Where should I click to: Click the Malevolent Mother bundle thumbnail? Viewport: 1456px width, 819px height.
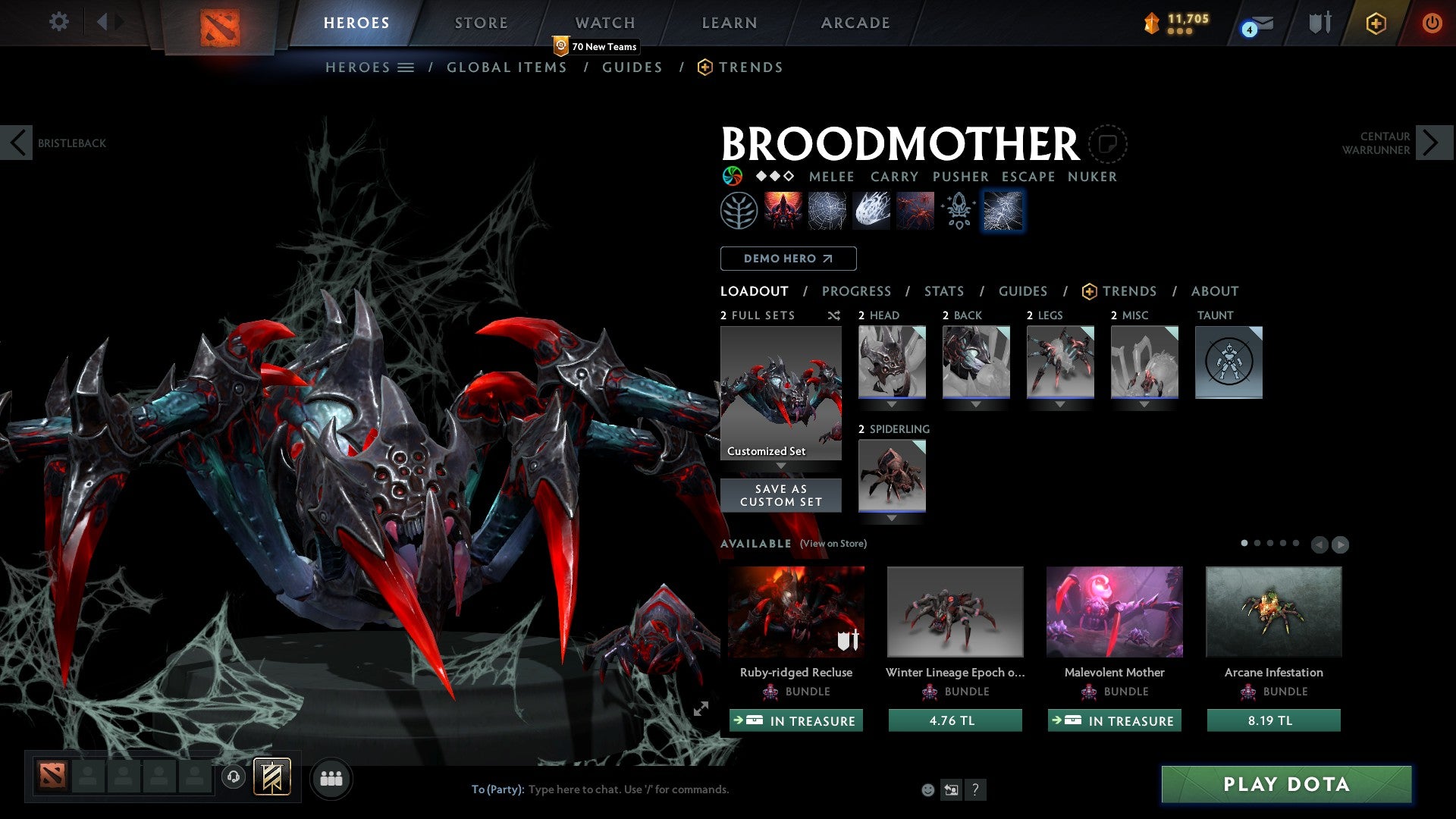(1113, 611)
